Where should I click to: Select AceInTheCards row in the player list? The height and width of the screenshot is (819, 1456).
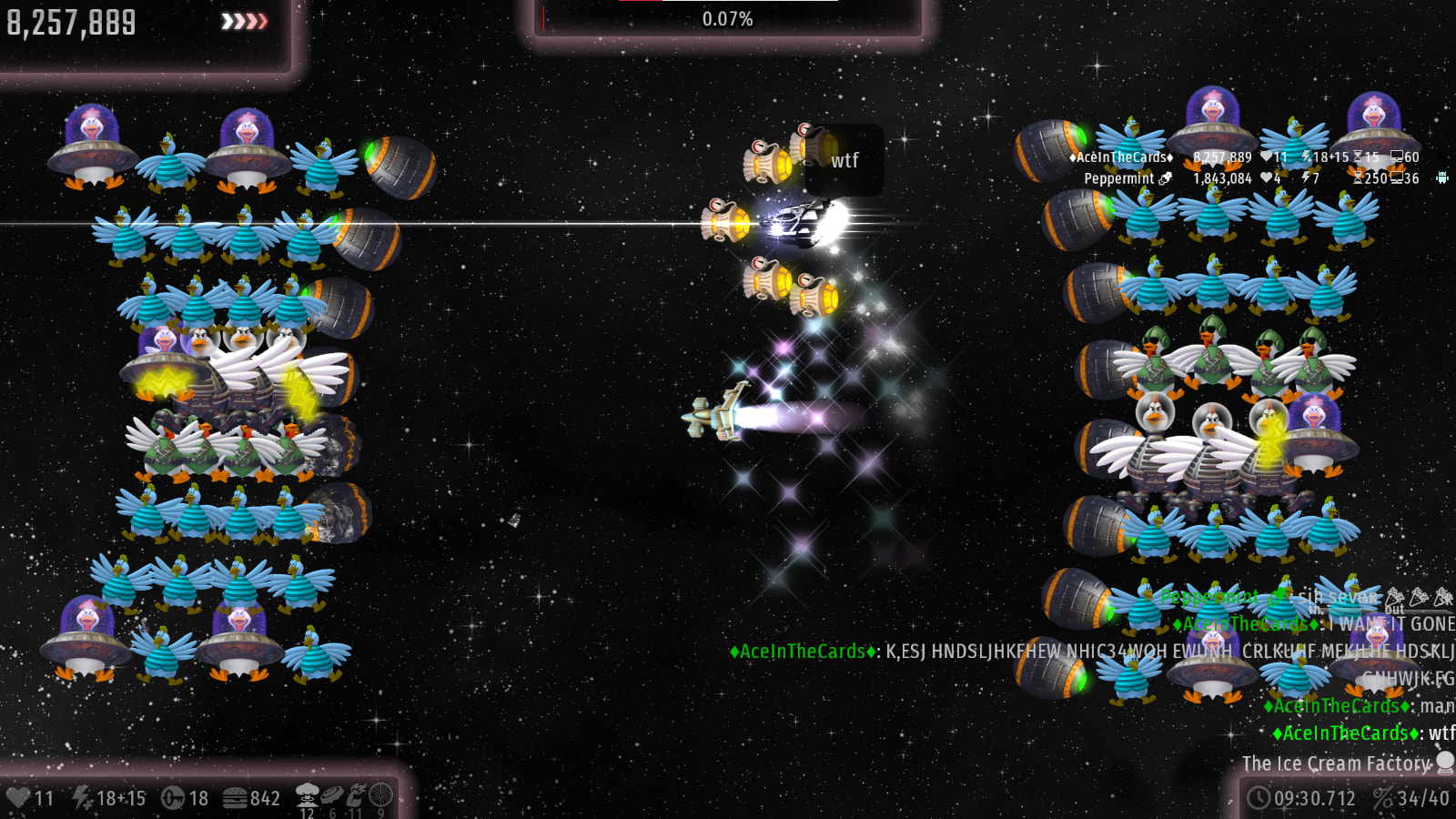pyautogui.click(x=1121, y=157)
